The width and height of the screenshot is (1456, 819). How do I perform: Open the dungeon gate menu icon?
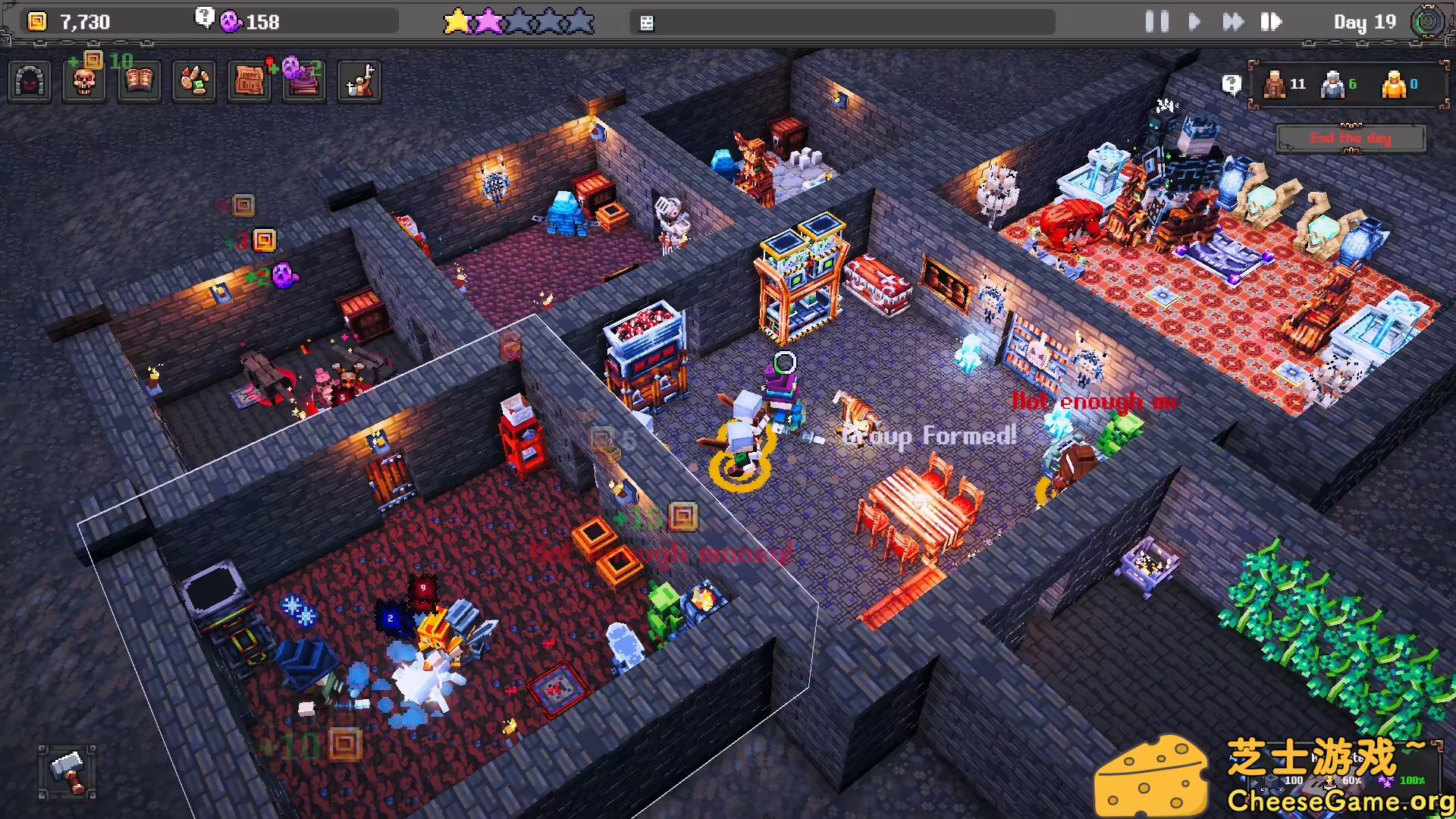(29, 81)
